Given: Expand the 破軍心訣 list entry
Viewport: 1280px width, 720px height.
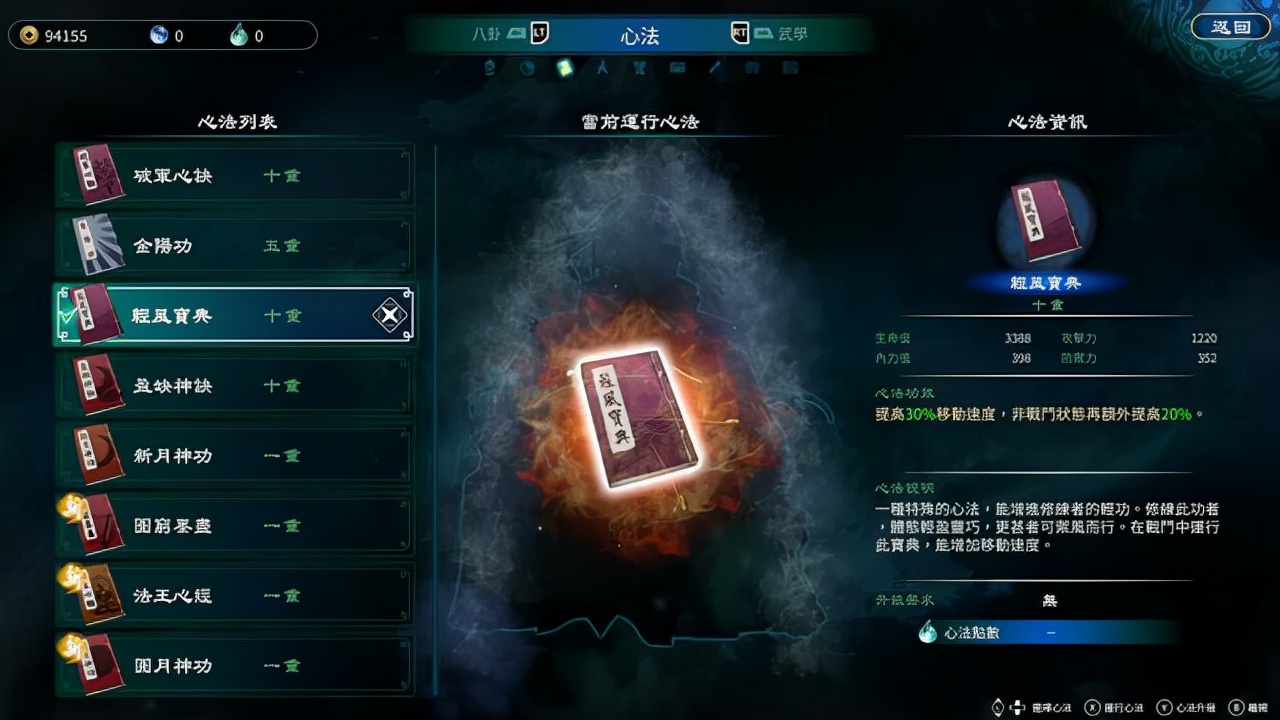Looking at the screenshot, I should [235, 174].
